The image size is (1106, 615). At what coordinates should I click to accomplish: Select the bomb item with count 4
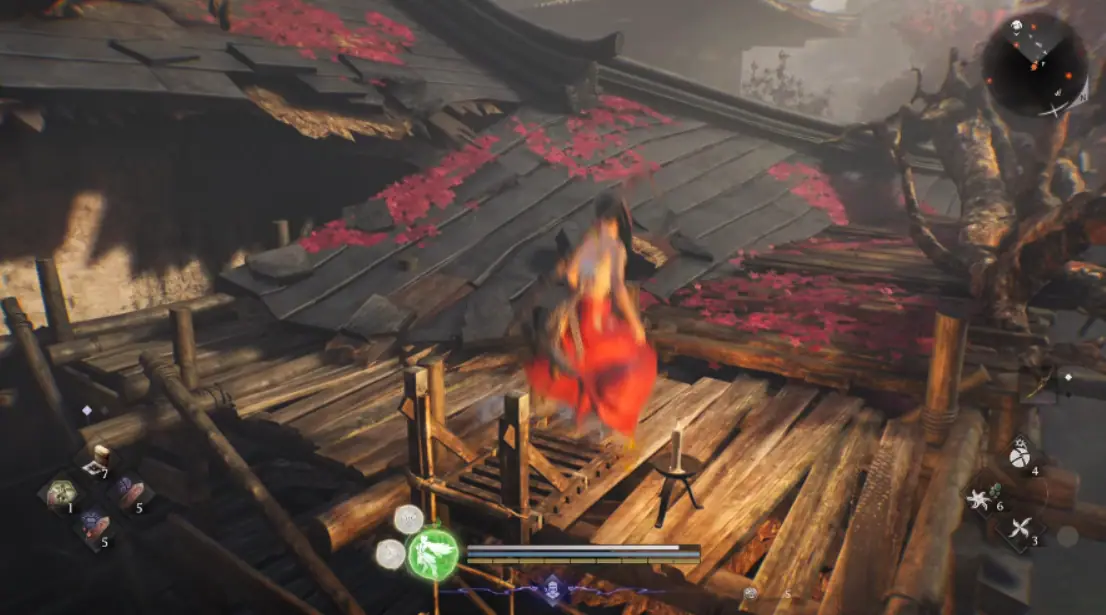coord(1018,455)
